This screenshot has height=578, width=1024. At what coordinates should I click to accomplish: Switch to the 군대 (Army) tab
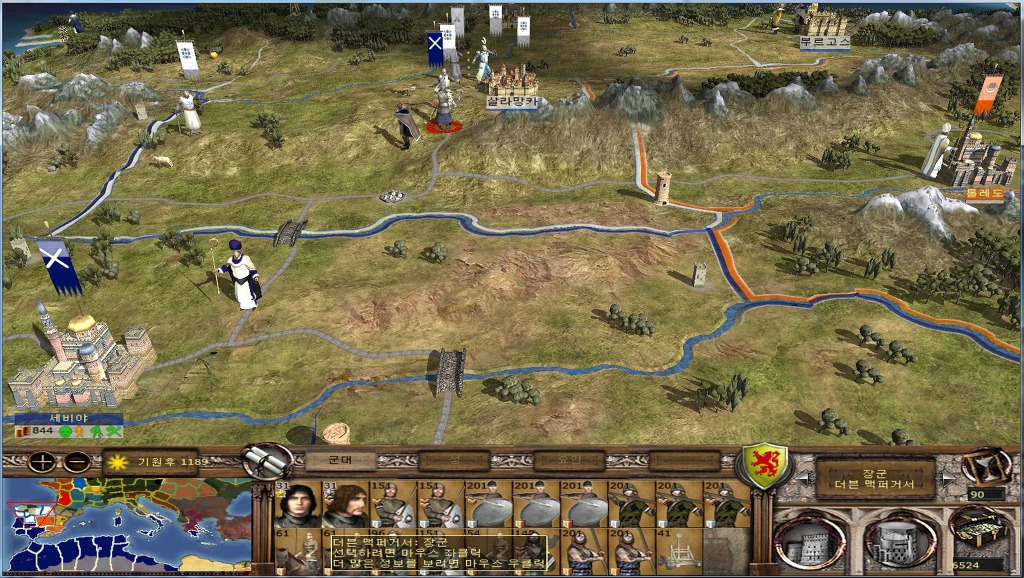tap(340, 461)
